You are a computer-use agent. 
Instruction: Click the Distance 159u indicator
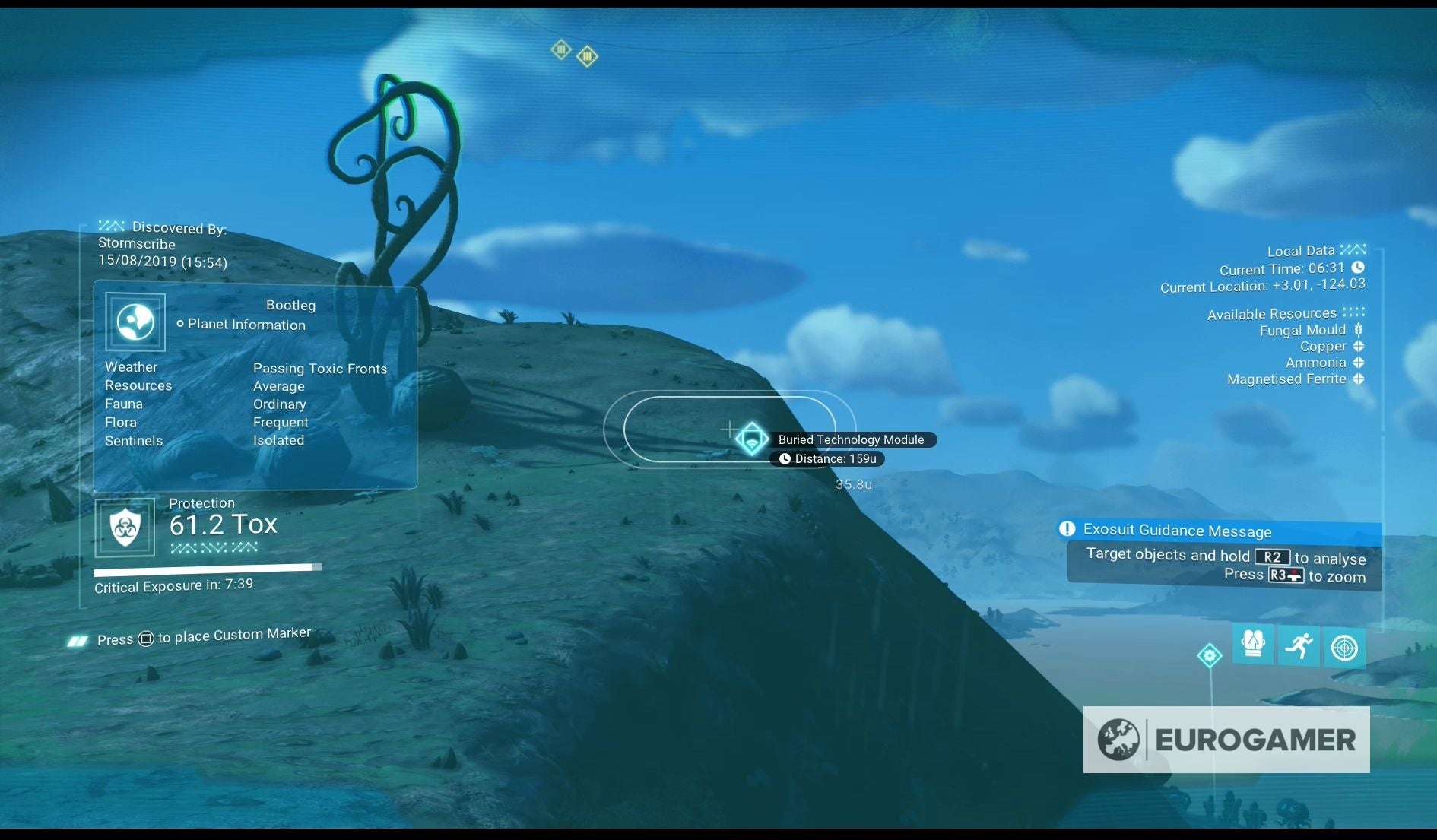point(828,458)
